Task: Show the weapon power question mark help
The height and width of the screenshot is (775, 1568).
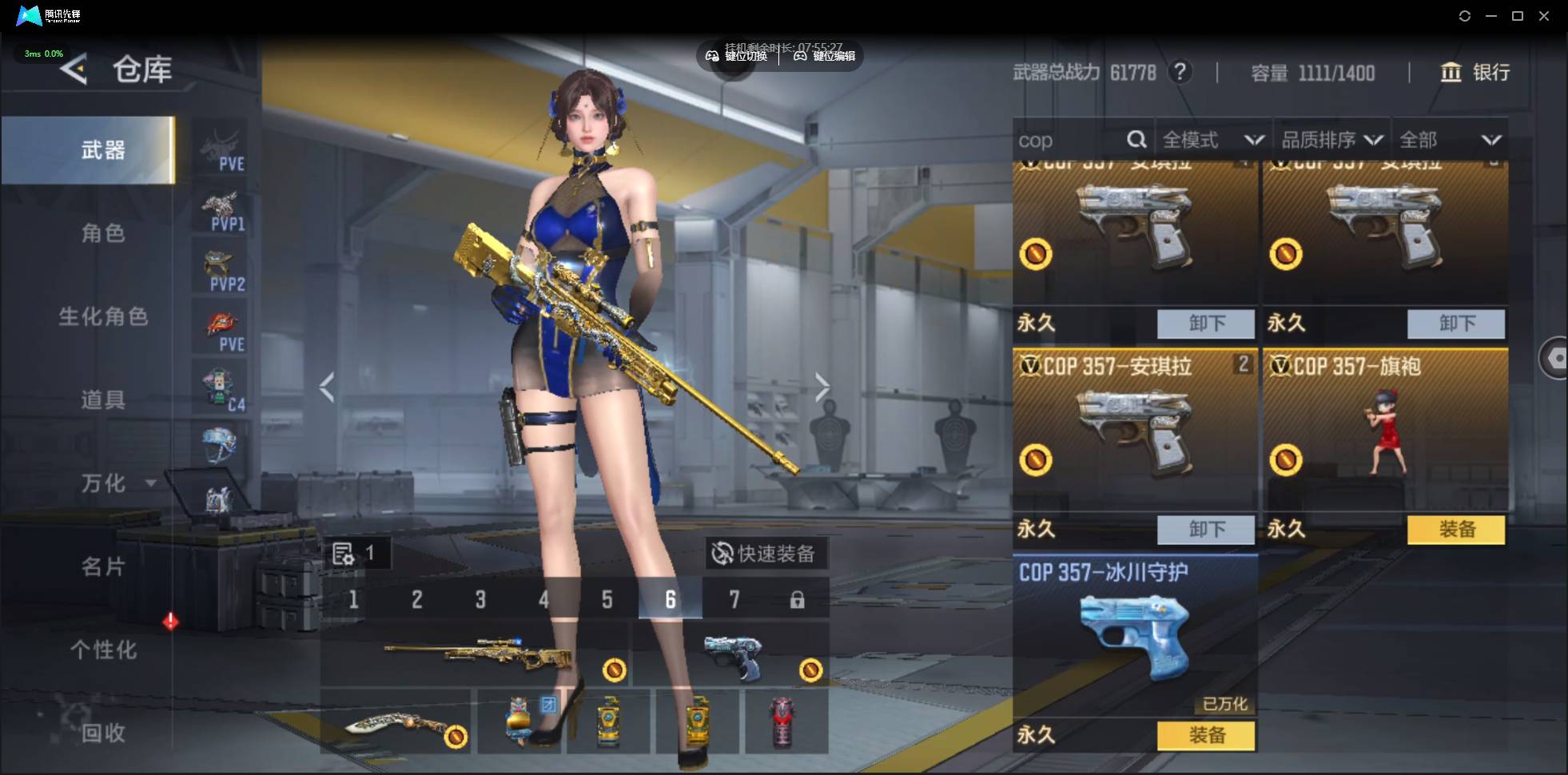Action: coord(1179,73)
